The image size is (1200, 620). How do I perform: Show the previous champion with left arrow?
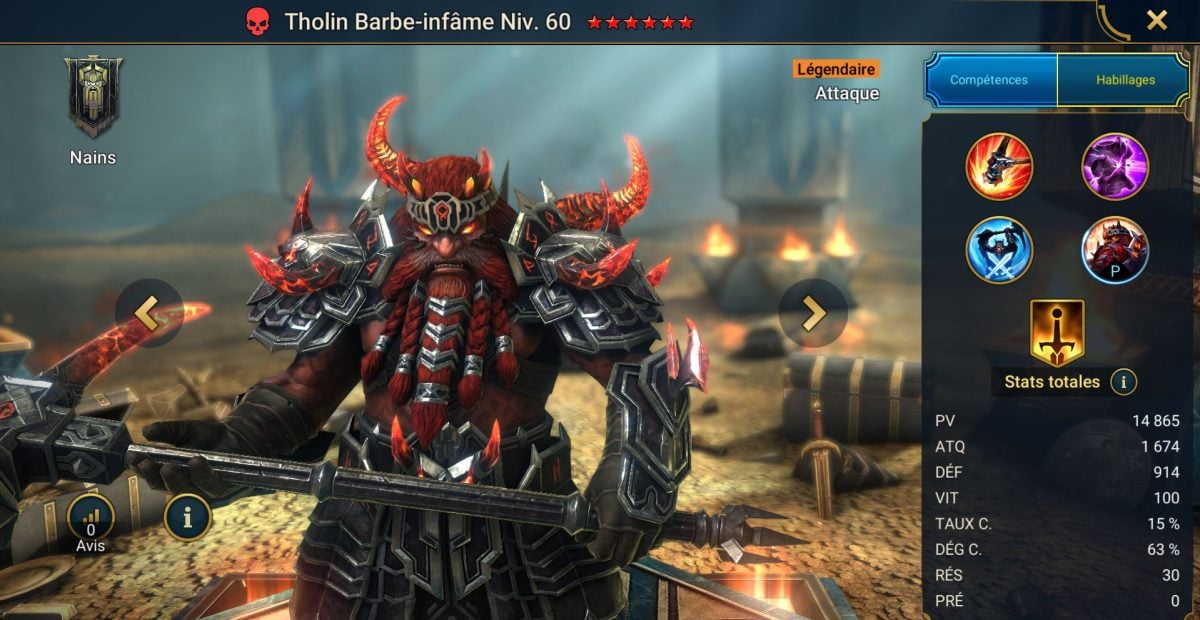pyautogui.click(x=148, y=313)
